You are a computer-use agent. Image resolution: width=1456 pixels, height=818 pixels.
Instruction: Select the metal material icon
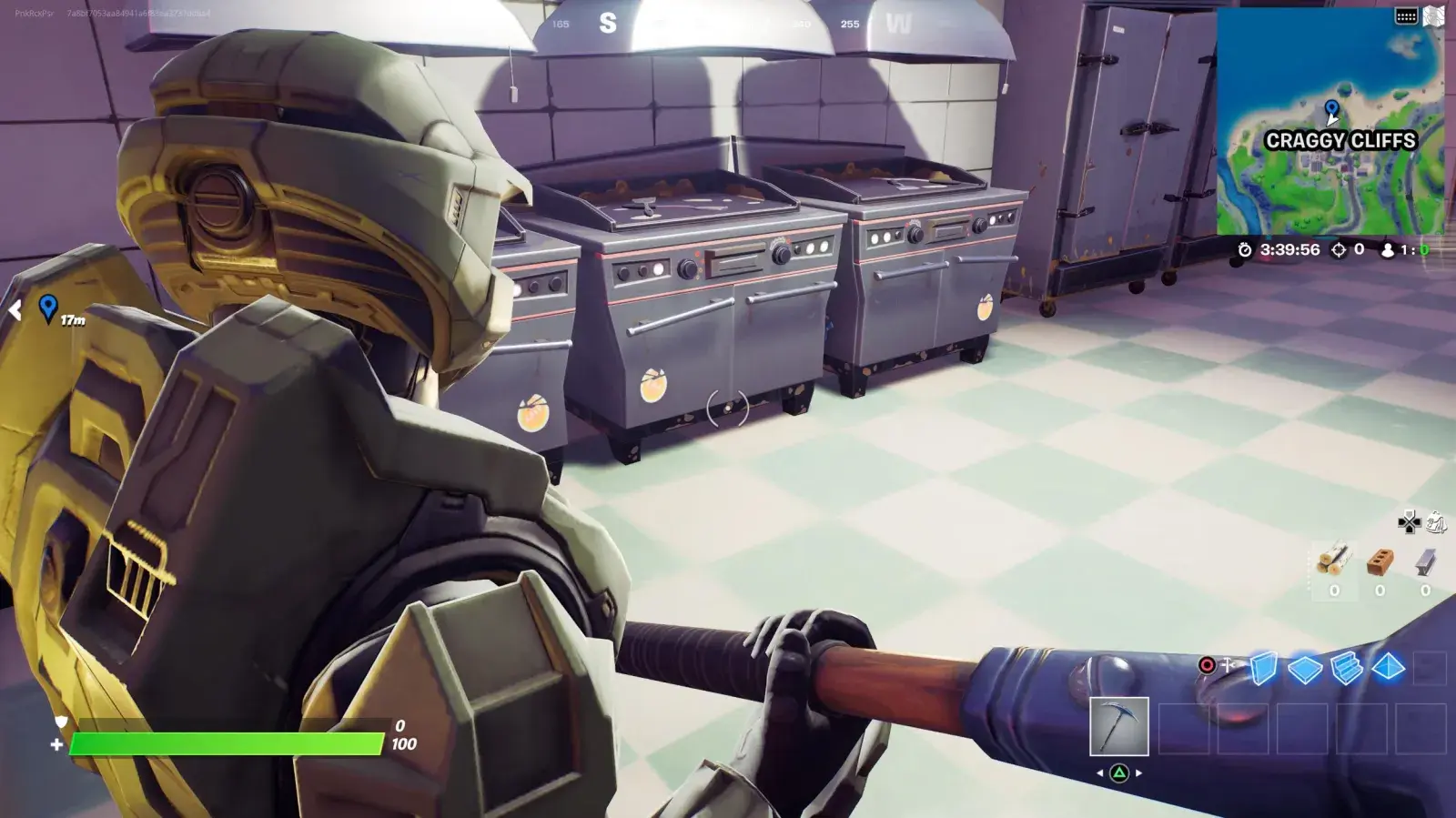tap(1425, 562)
